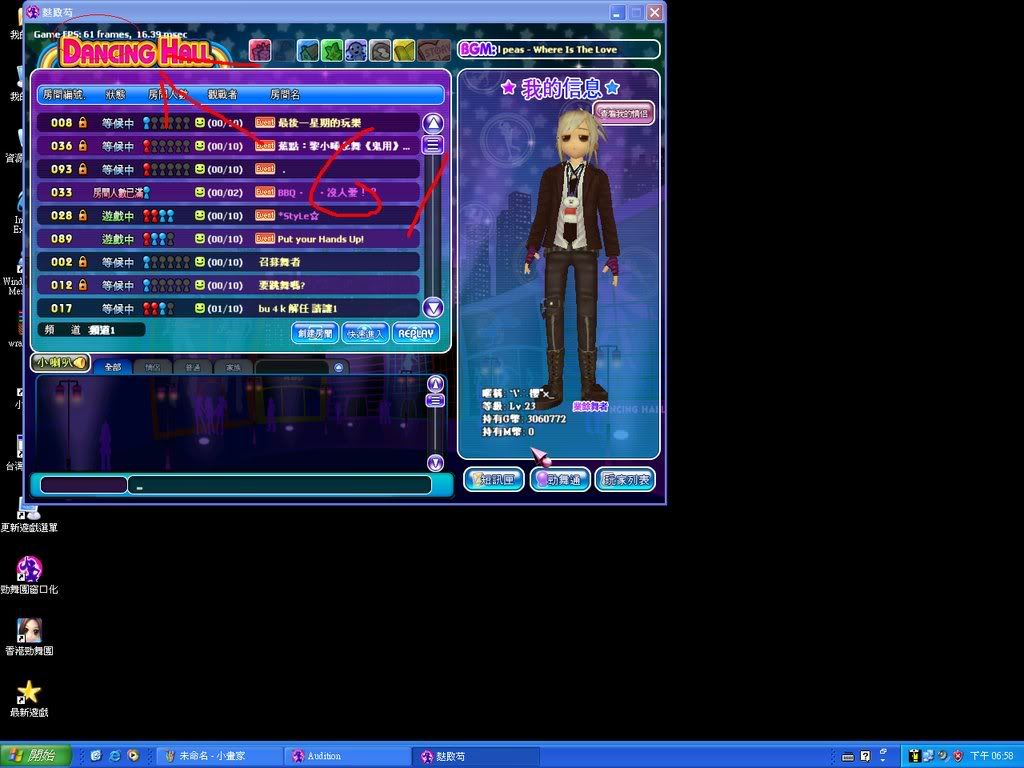This screenshot has height=768, width=1024.
Task: Show the 玩家列表 player list
Action: coord(625,480)
